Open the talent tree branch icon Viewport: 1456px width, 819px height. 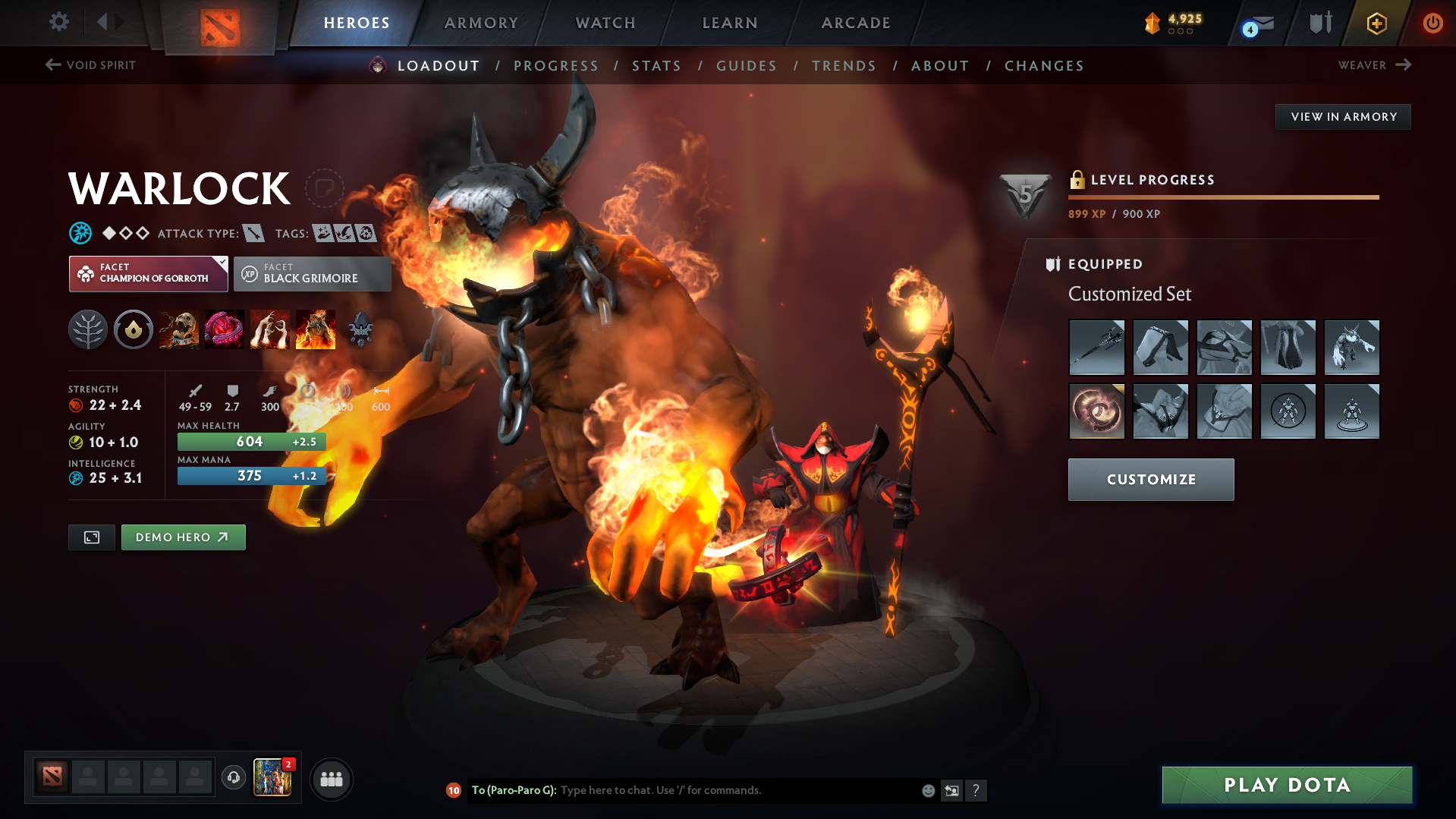(x=88, y=329)
